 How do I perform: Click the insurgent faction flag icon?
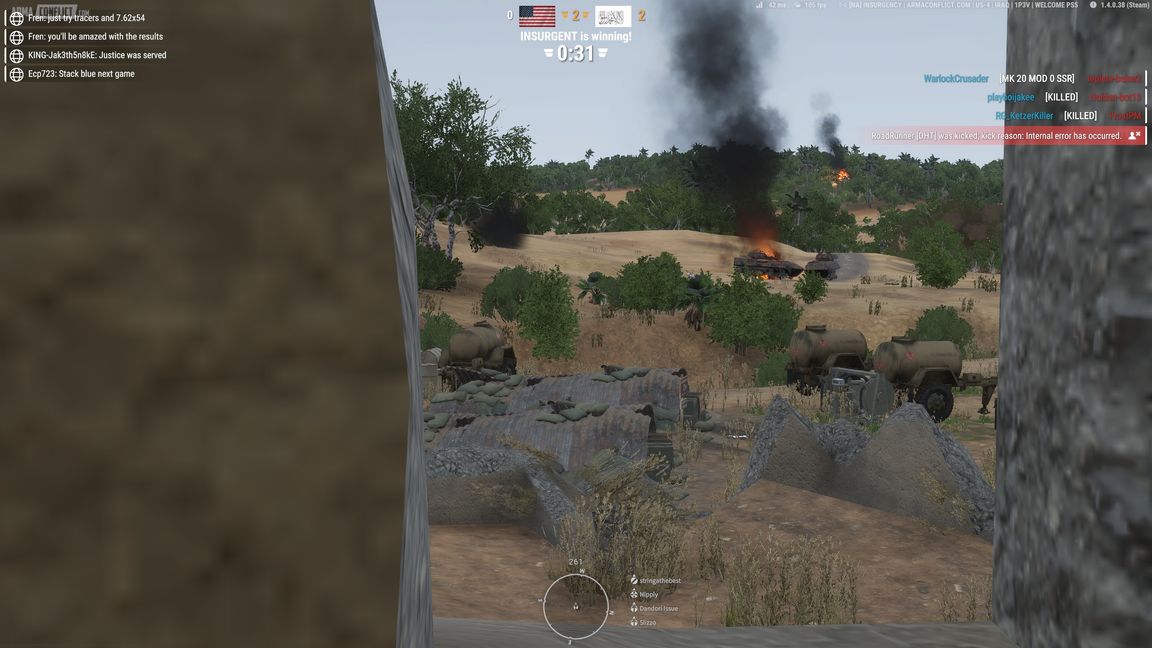coord(612,17)
